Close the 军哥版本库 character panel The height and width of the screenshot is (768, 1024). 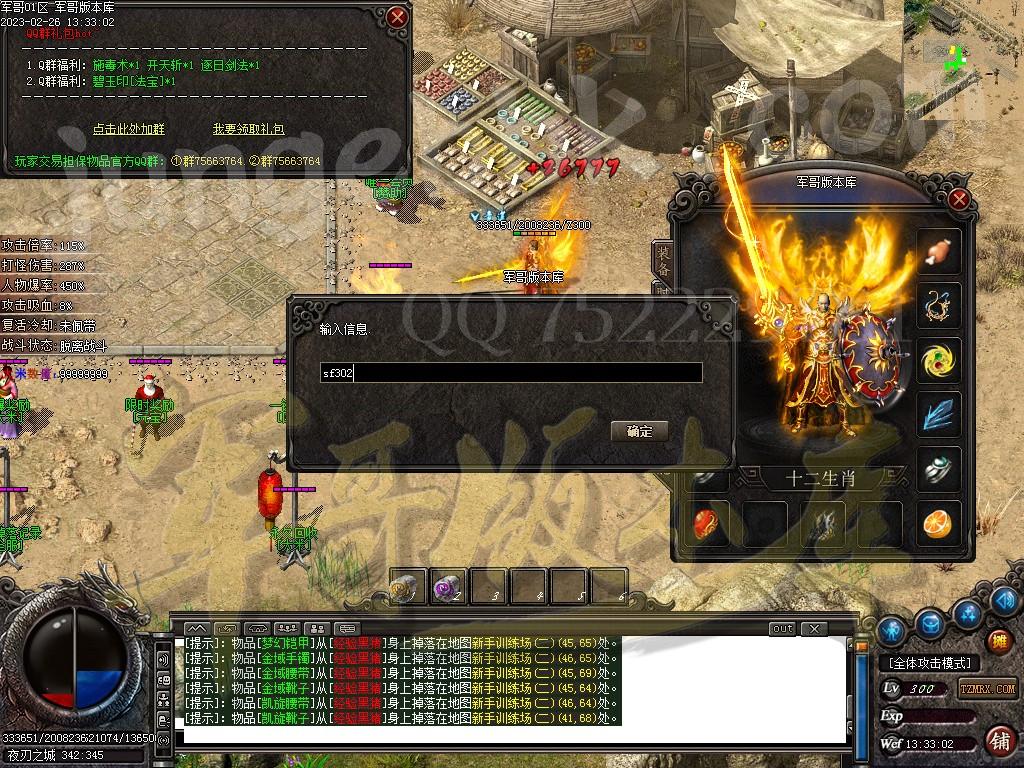click(959, 199)
